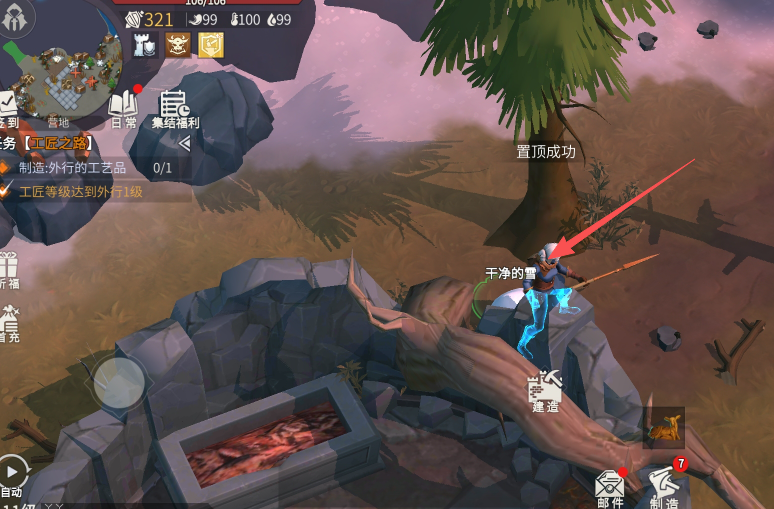Collapse the quest tracker with the double arrow

(x=184, y=143)
